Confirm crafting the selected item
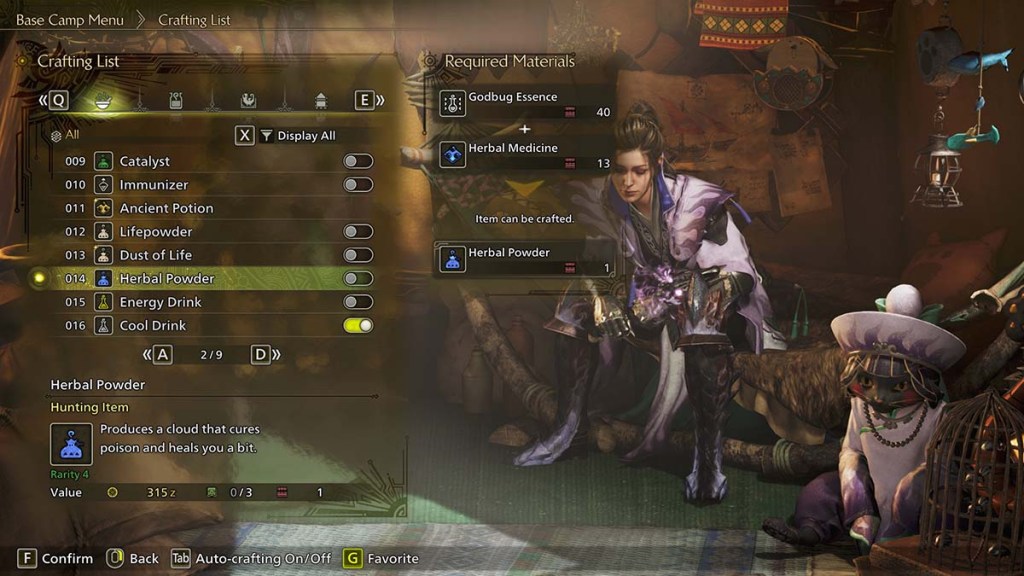This screenshot has width=1024, height=576. pyautogui.click(x=55, y=558)
